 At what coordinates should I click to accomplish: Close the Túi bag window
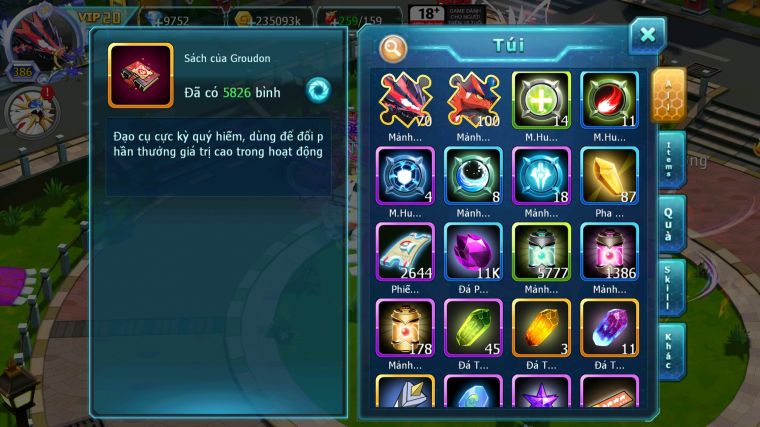[647, 35]
